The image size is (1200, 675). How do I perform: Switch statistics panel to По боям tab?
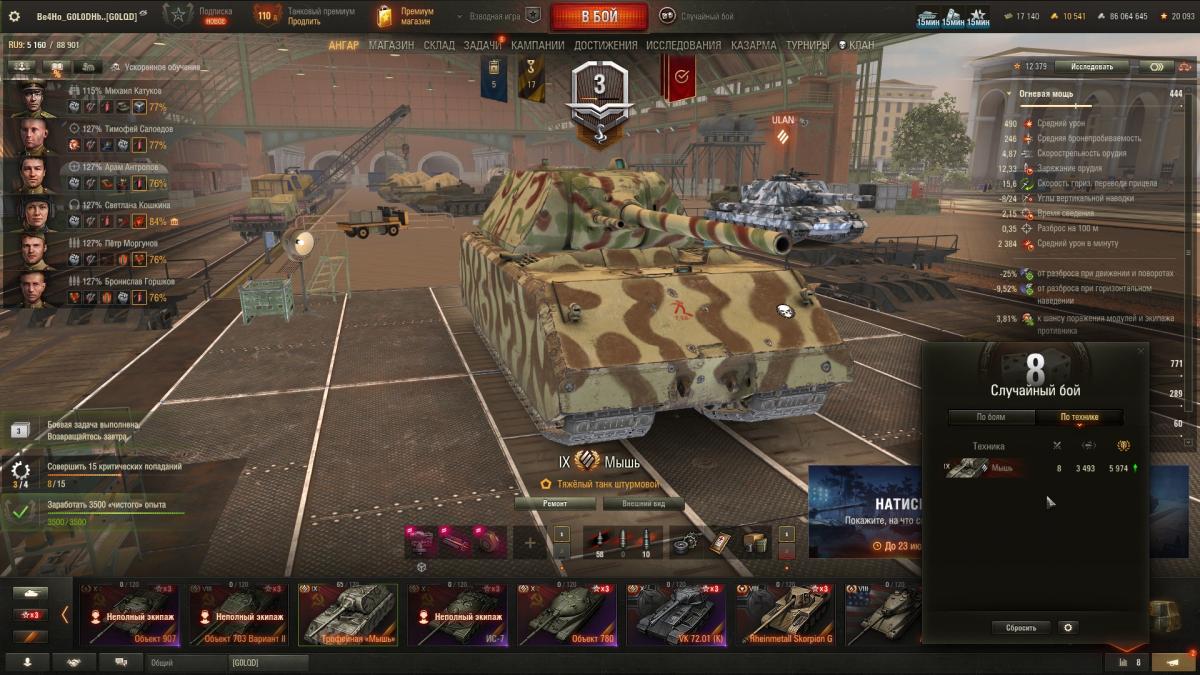[x=990, y=417]
